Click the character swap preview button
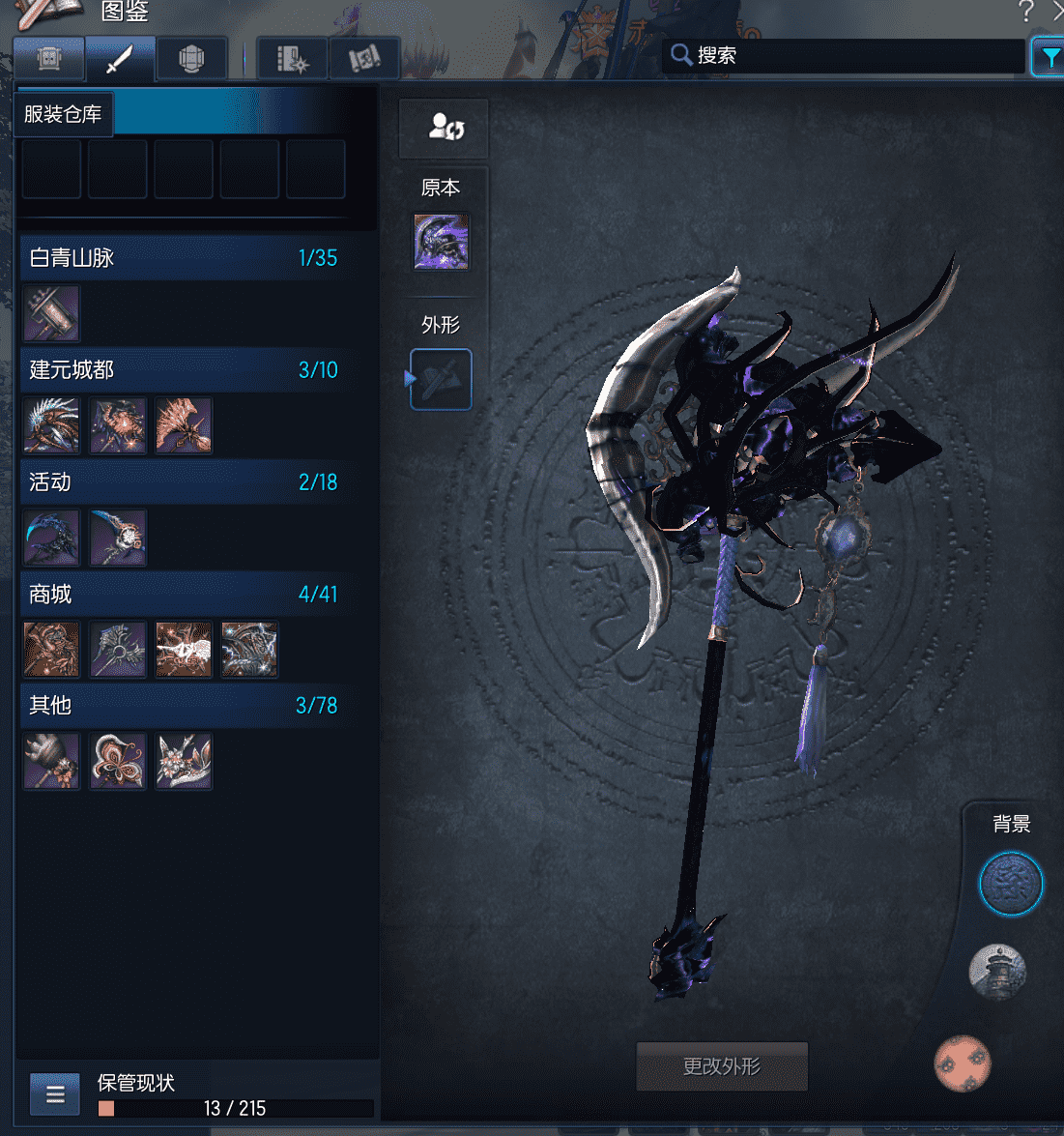This screenshot has width=1064, height=1136. coord(445,128)
